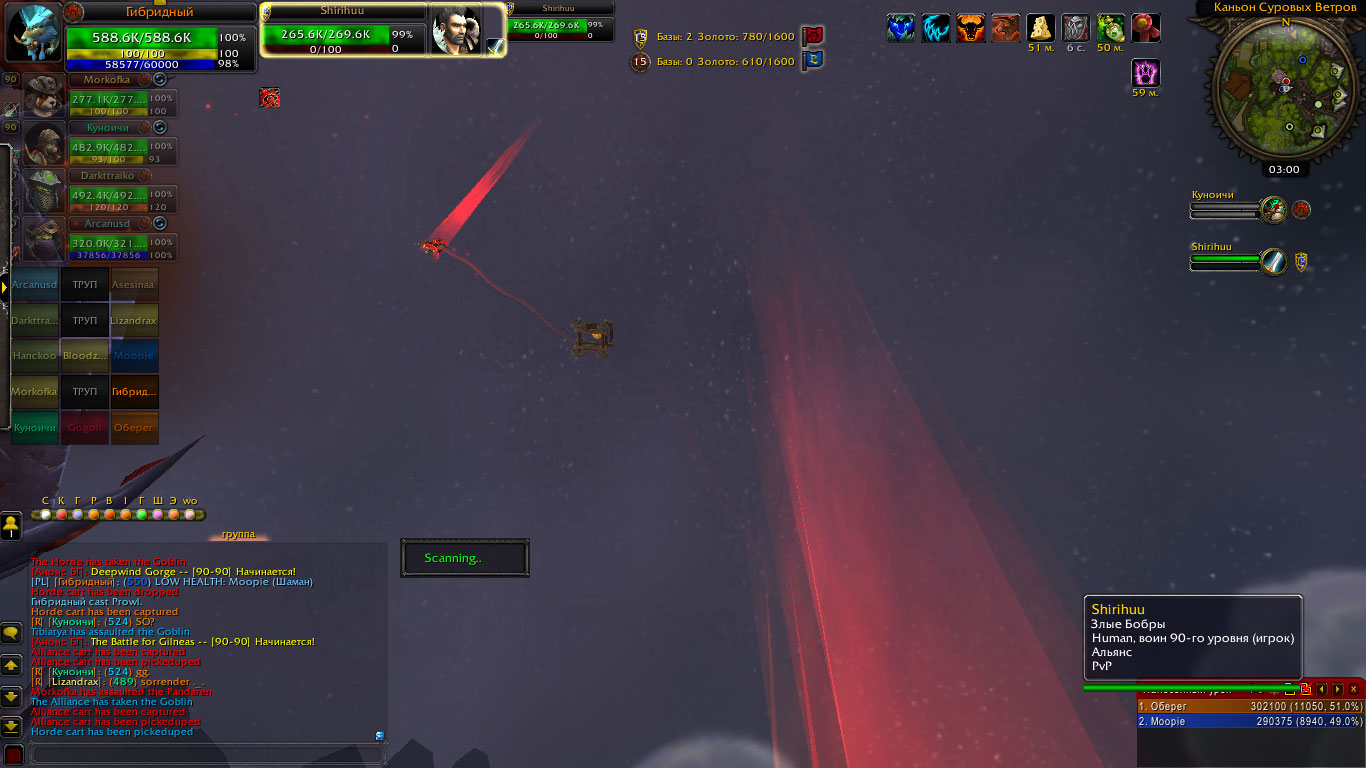The image size is (1366, 768).
Task: Open the chat speech-bubble menu
Action: (12, 633)
